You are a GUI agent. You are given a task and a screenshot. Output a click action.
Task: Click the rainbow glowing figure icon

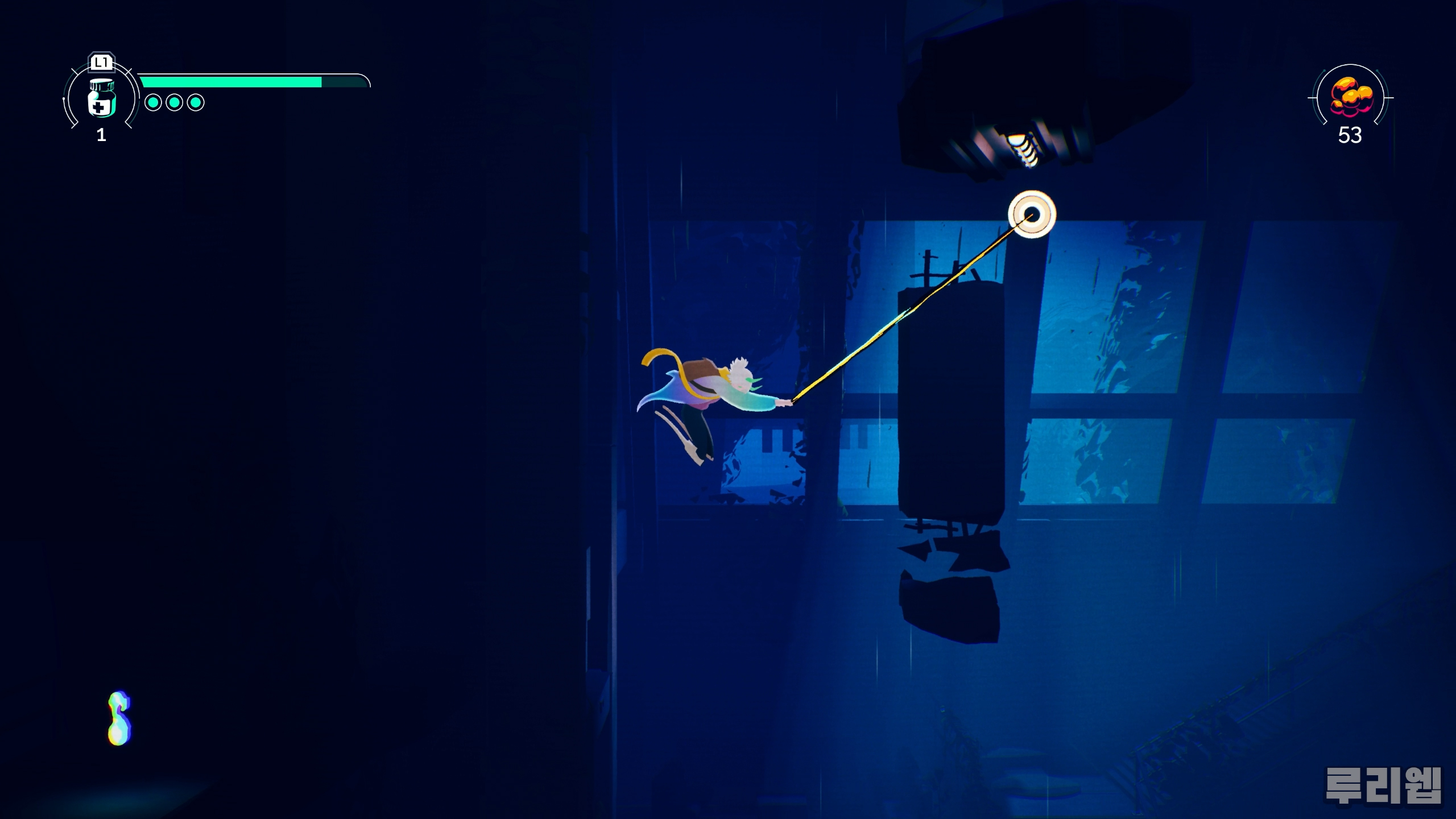pos(119,718)
